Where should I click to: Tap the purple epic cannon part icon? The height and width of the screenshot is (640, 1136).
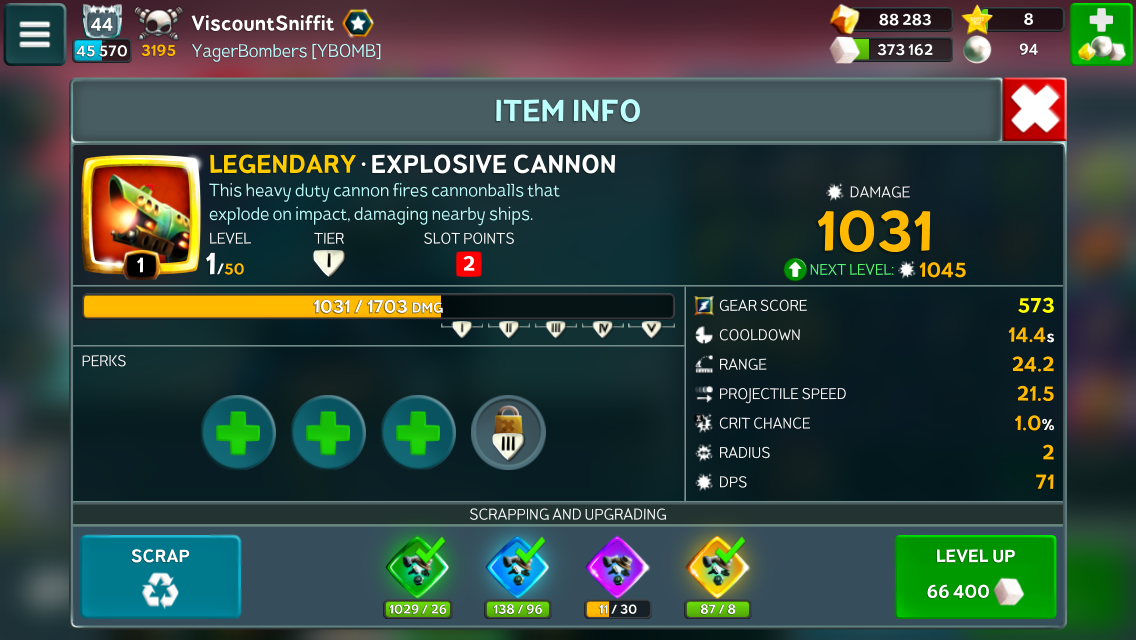click(x=617, y=567)
